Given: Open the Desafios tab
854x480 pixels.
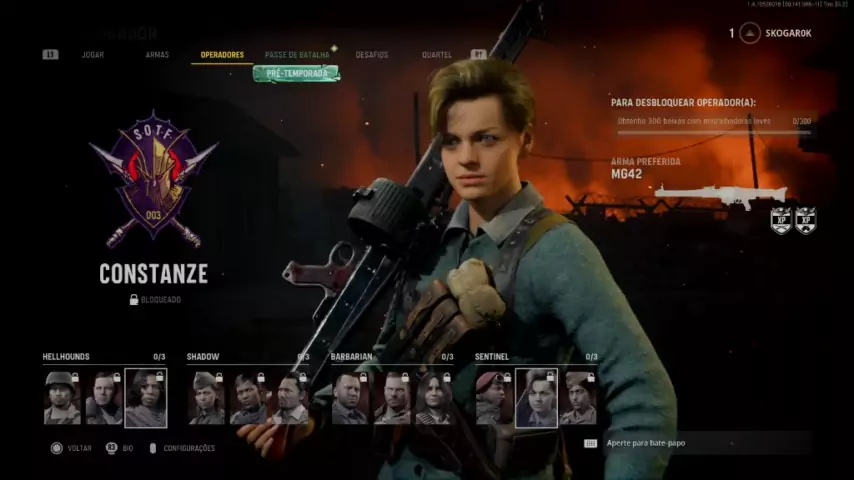Looking at the screenshot, I should pyautogui.click(x=372, y=54).
